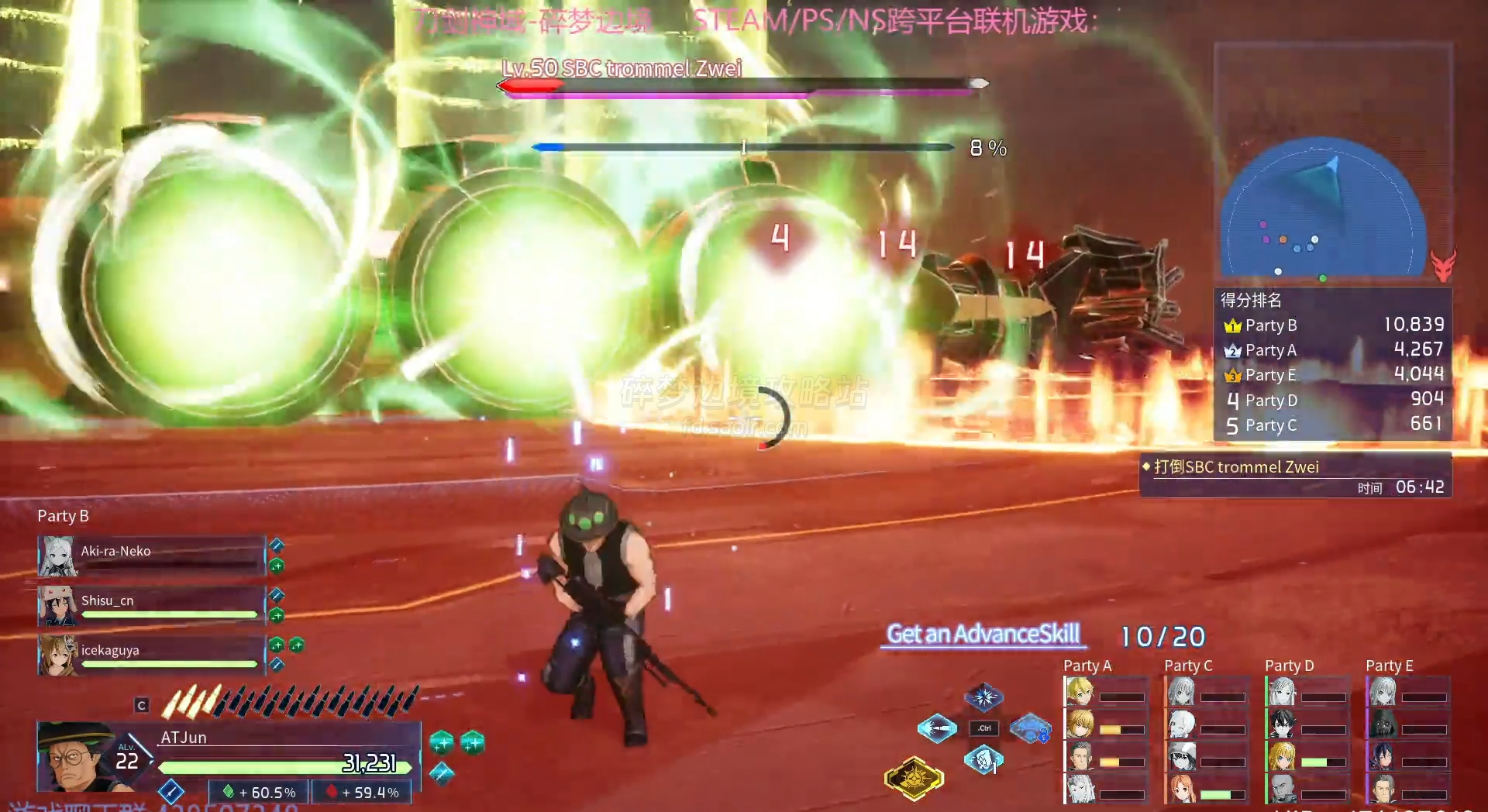Select Shisu_cn in the party list

(x=152, y=605)
